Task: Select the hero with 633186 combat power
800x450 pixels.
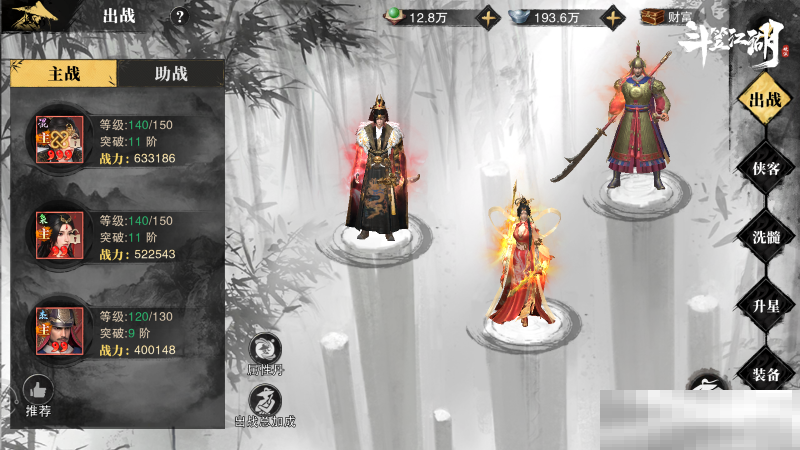Action: [60, 140]
